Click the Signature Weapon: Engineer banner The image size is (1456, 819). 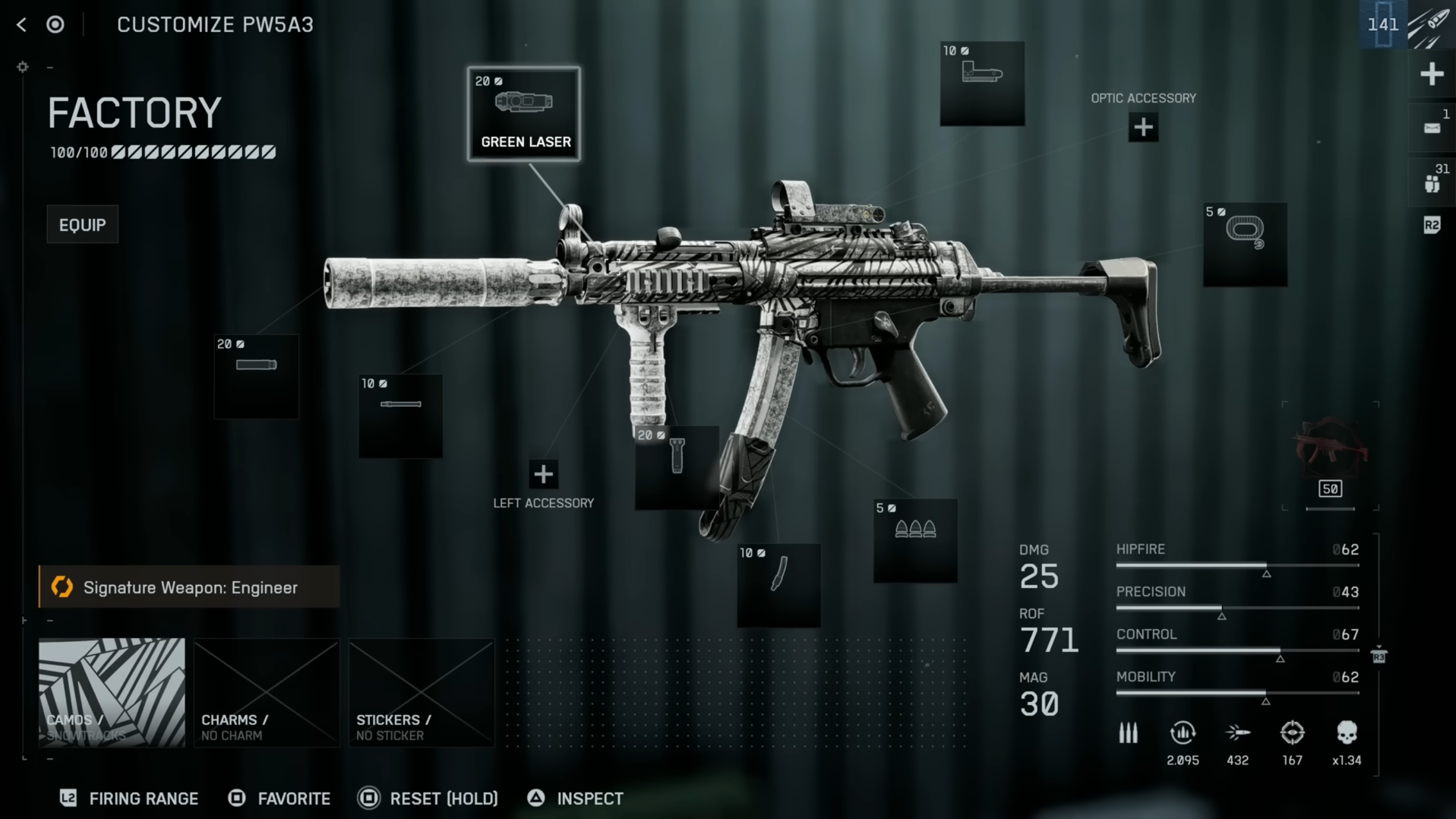pos(189,587)
